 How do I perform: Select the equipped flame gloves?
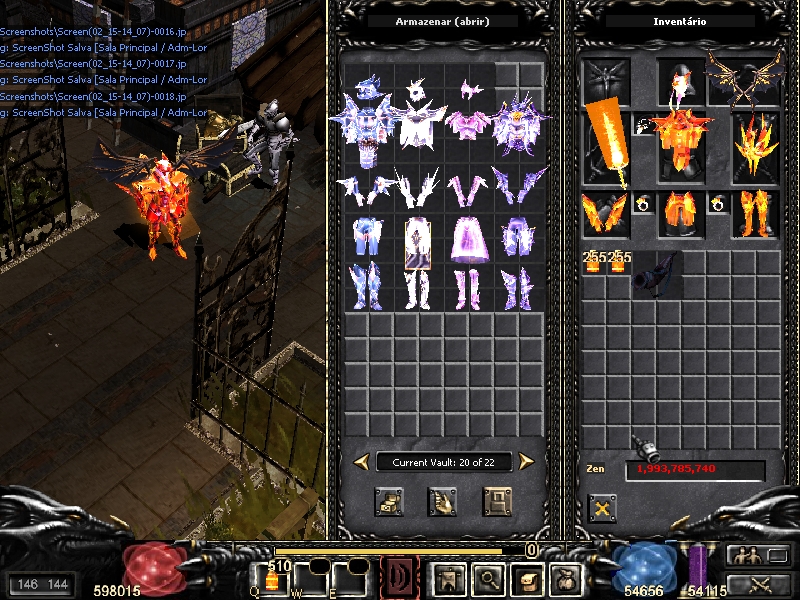point(605,212)
